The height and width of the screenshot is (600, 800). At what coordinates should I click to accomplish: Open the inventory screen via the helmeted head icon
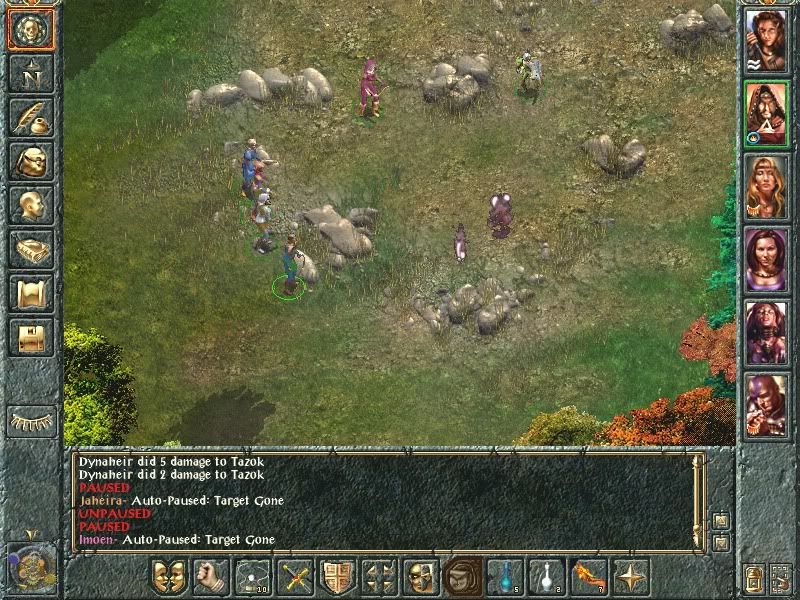tap(30, 162)
